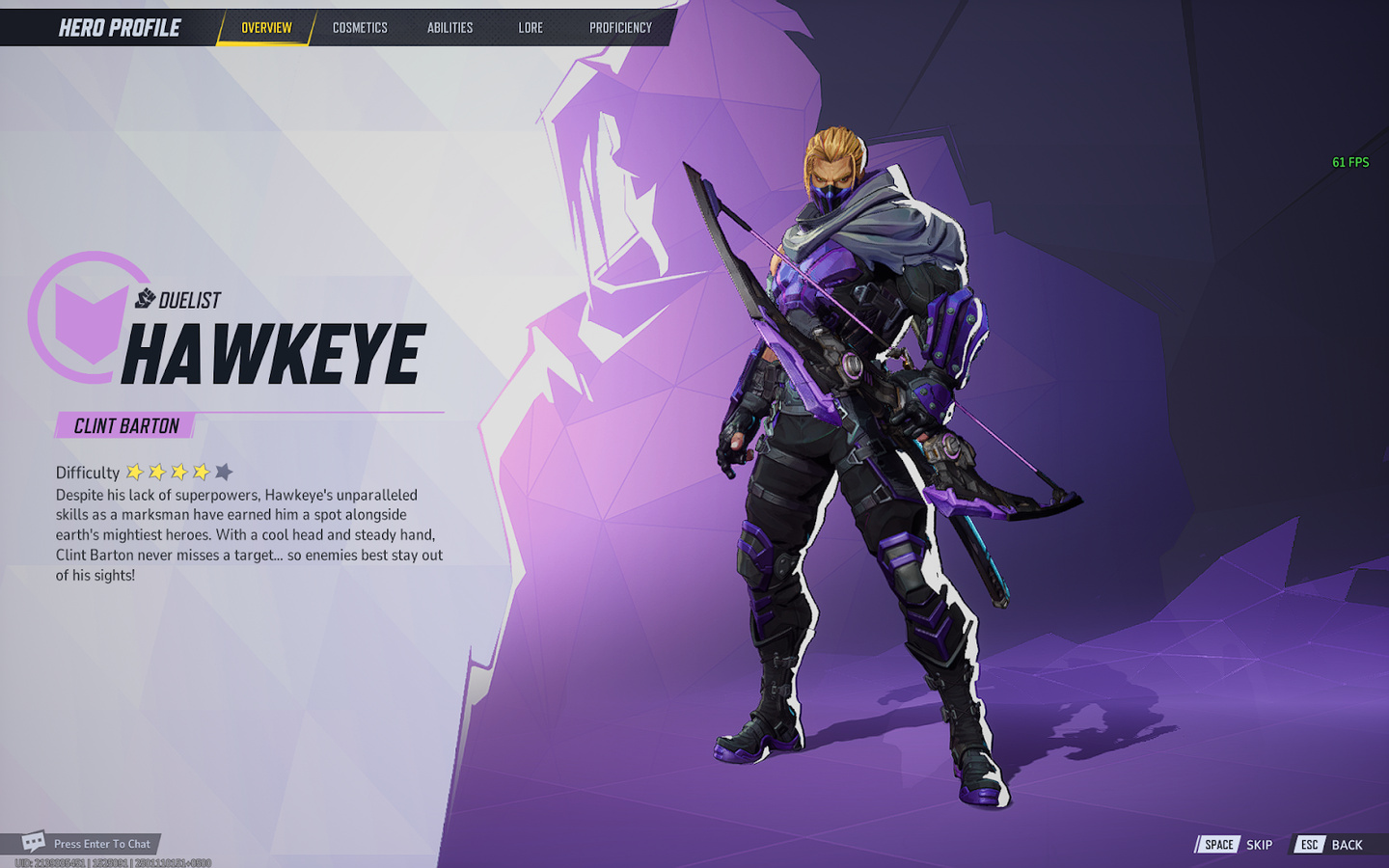This screenshot has width=1389, height=868.
Task: View the Lore tab
Action: click(x=530, y=27)
